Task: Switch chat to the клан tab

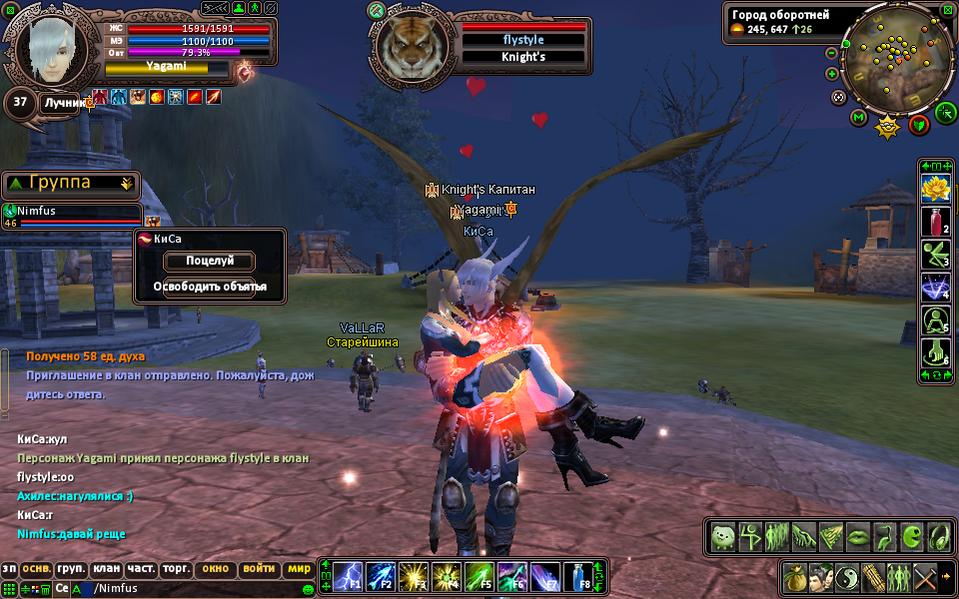Action: (x=106, y=568)
